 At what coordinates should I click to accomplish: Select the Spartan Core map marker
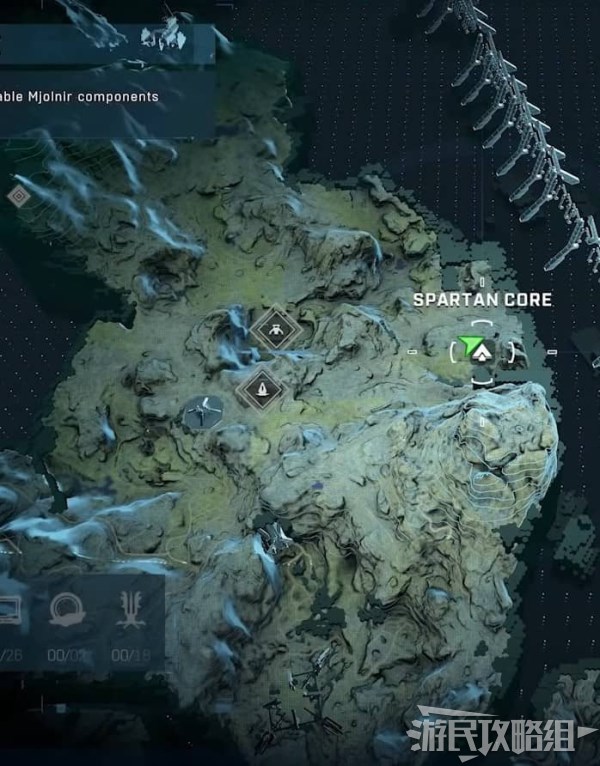point(483,350)
